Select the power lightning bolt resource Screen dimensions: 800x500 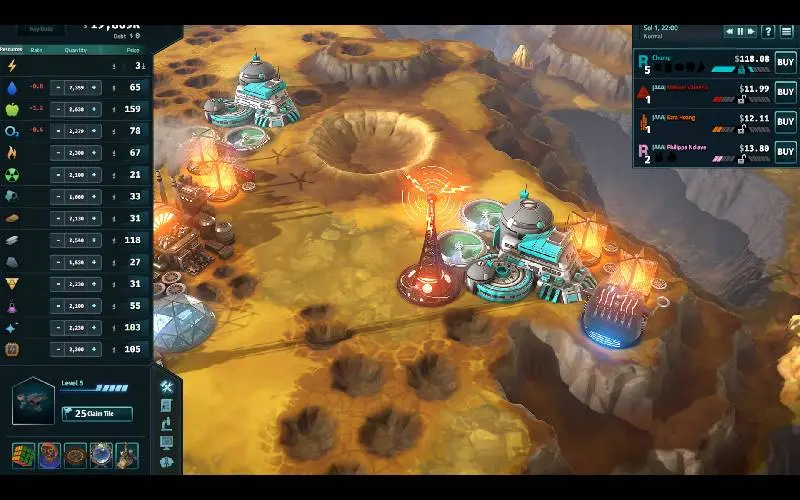click(x=12, y=66)
